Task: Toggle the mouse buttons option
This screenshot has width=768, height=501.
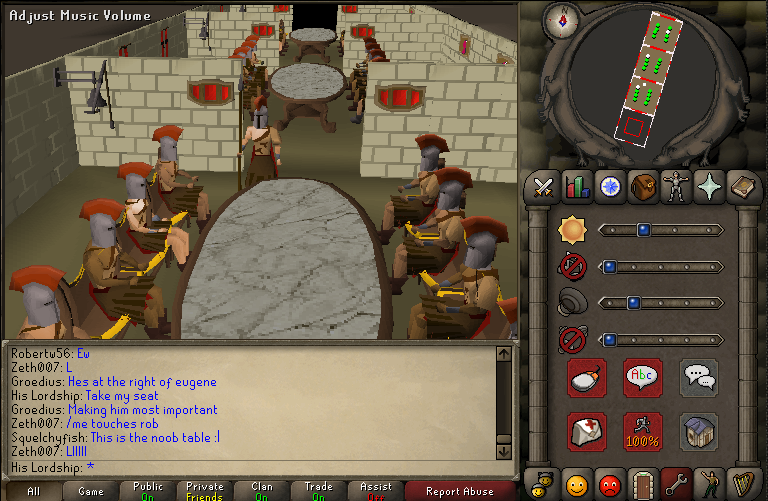Action: coord(587,378)
